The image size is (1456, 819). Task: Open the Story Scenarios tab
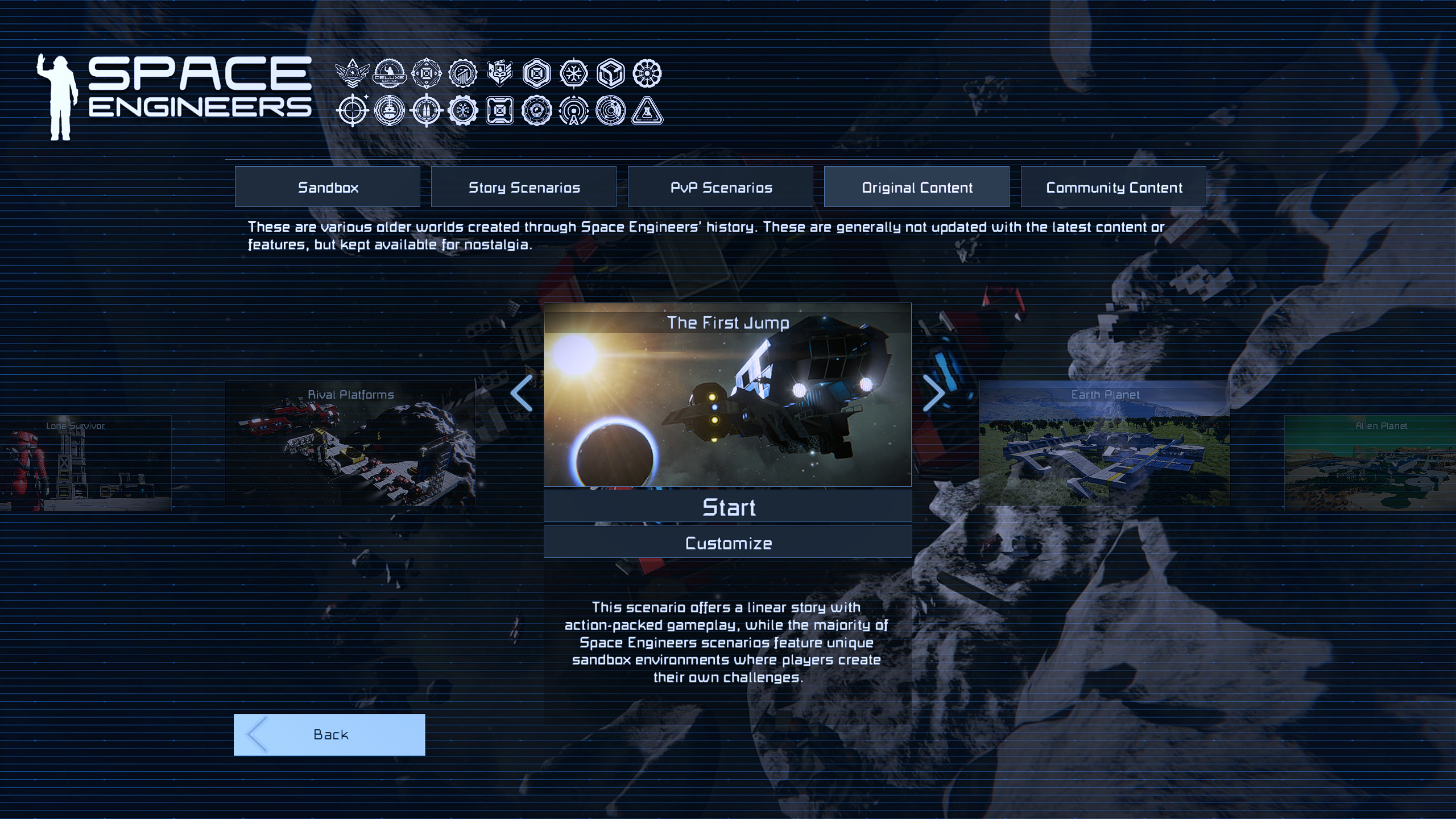click(524, 187)
